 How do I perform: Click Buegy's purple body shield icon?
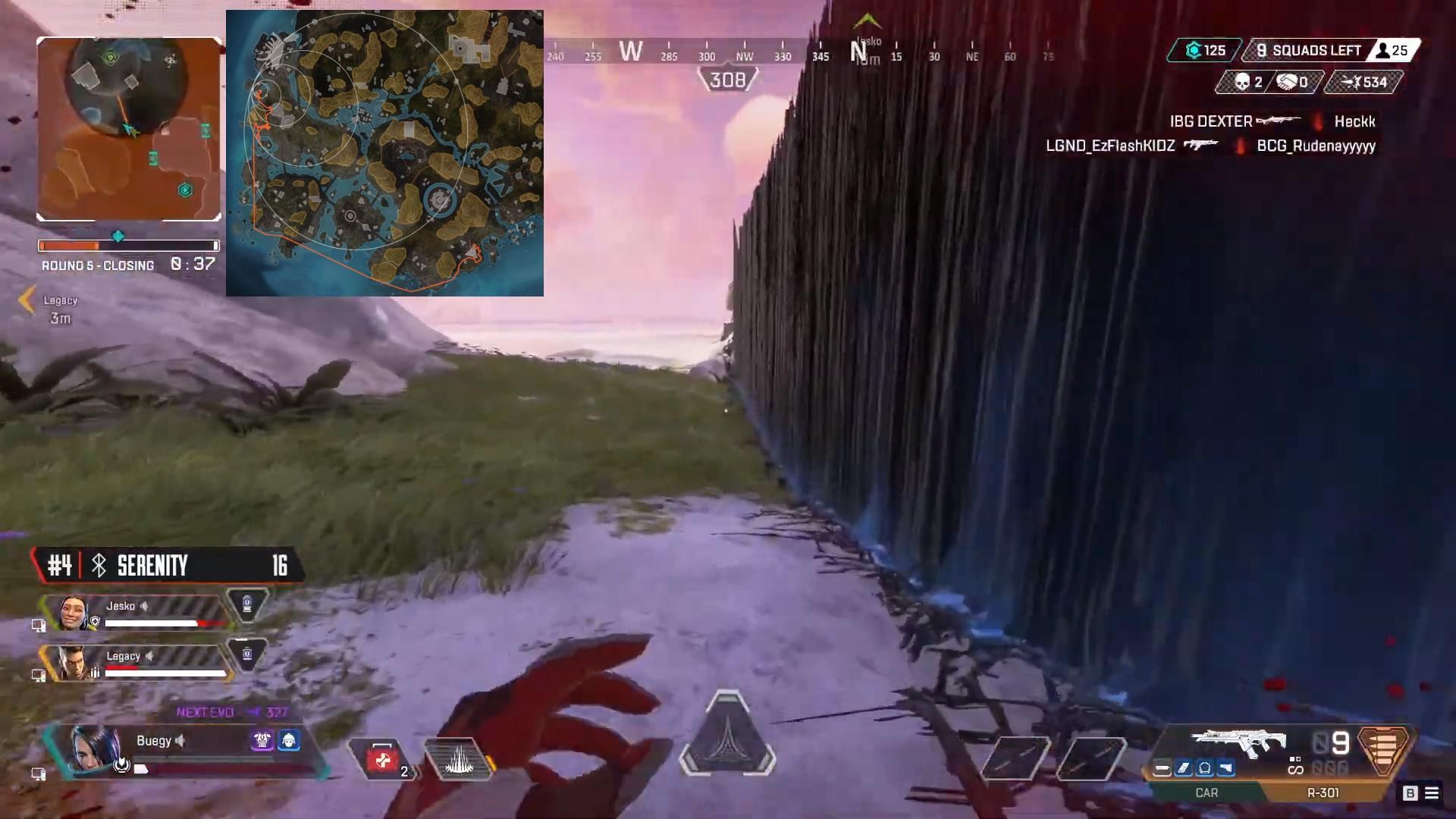(261, 741)
